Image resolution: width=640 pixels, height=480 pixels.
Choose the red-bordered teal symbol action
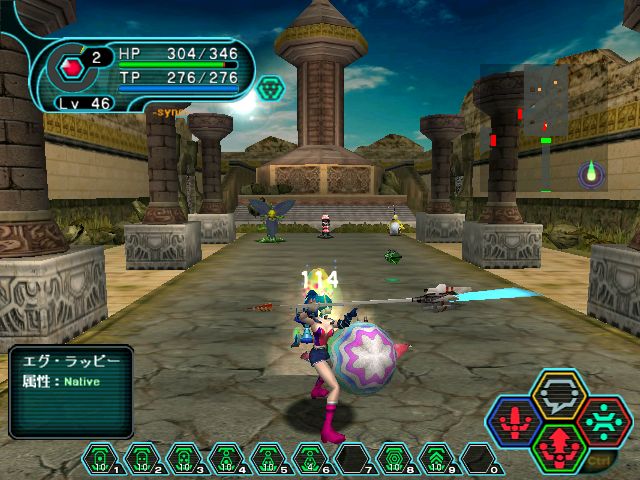pos(602,421)
